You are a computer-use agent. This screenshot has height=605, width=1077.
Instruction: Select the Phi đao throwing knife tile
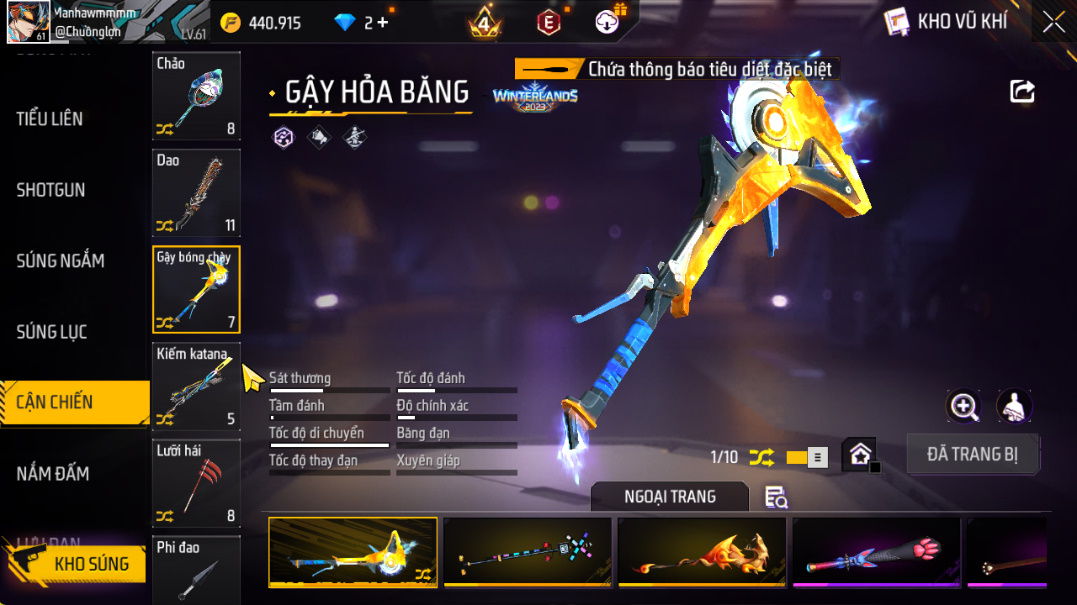[x=196, y=570]
